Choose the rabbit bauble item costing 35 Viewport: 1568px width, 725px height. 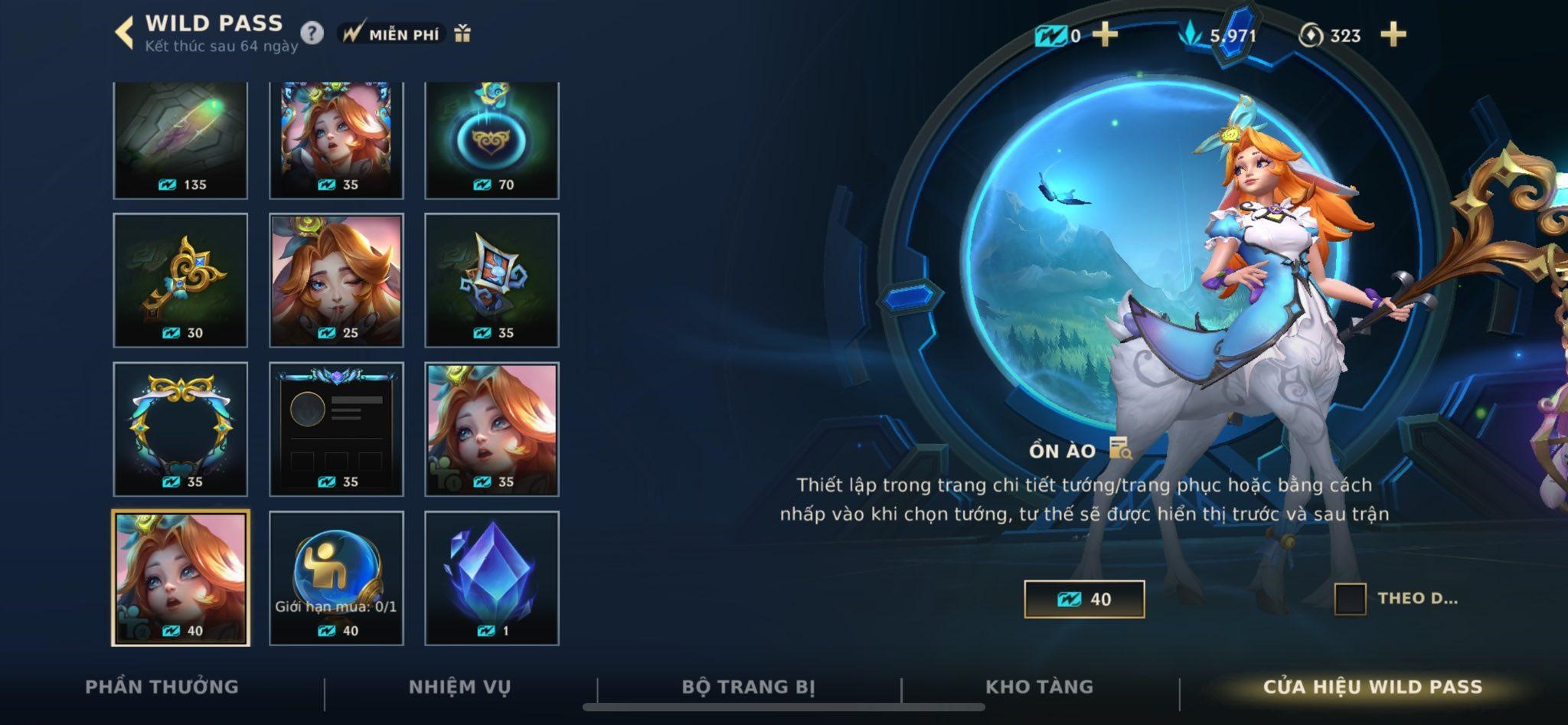coord(492,280)
